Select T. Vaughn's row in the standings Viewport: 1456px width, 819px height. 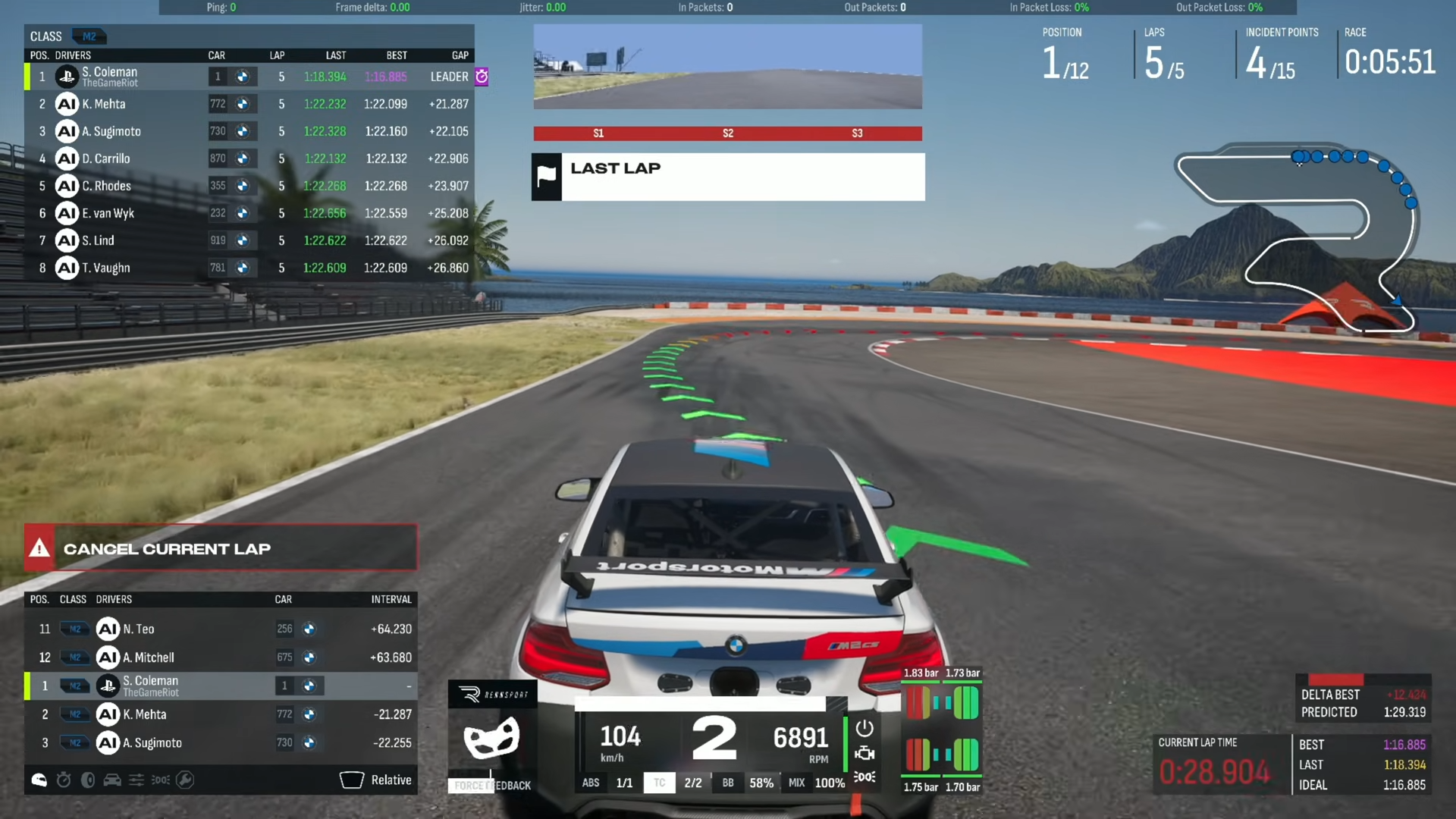click(106, 268)
